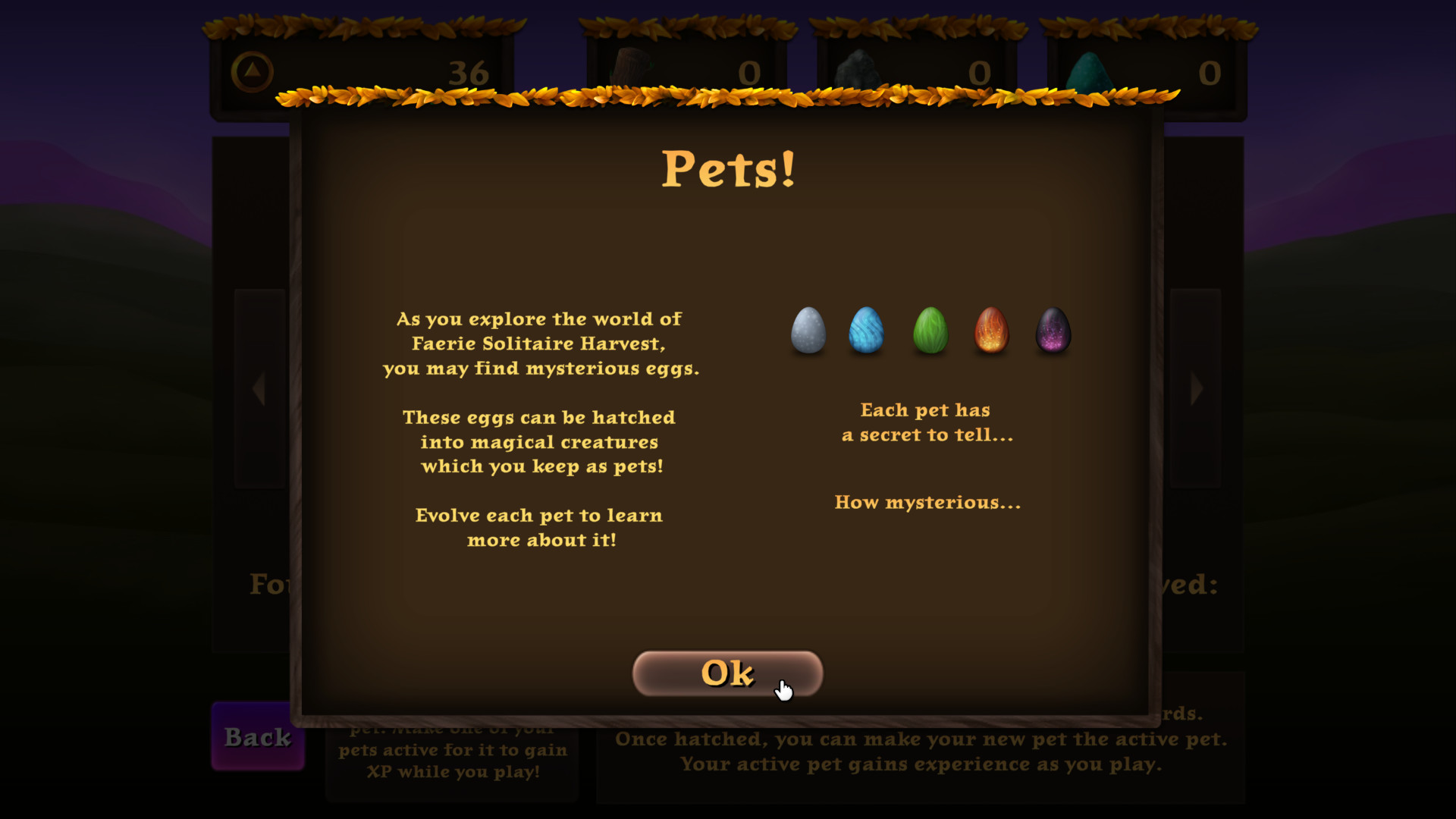This screenshot has height=819, width=1456.
Task: Select the fiery orange egg
Action: pyautogui.click(x=990, y=331)
